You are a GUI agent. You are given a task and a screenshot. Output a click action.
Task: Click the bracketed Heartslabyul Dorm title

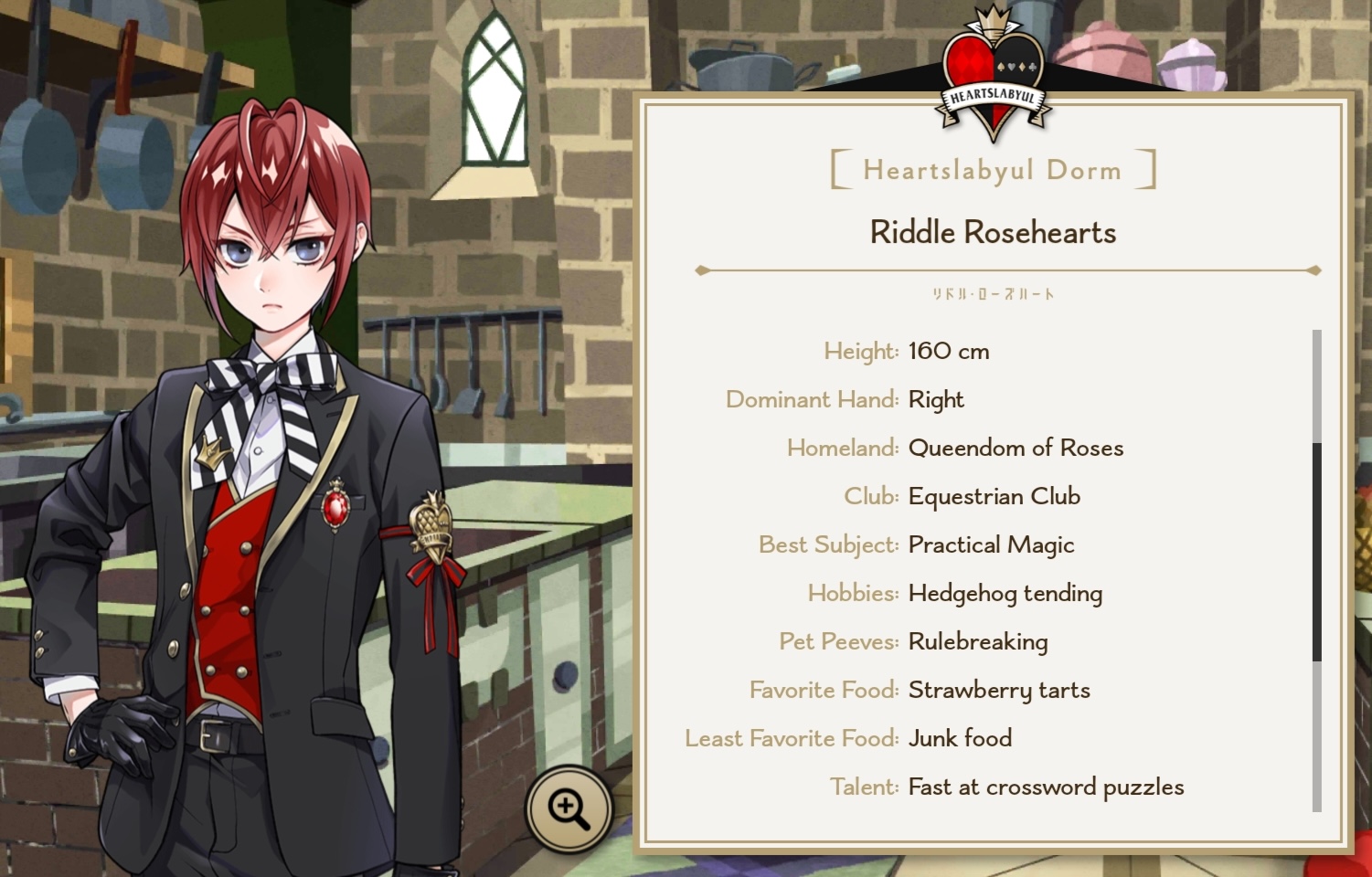click(x=993, y=169)
